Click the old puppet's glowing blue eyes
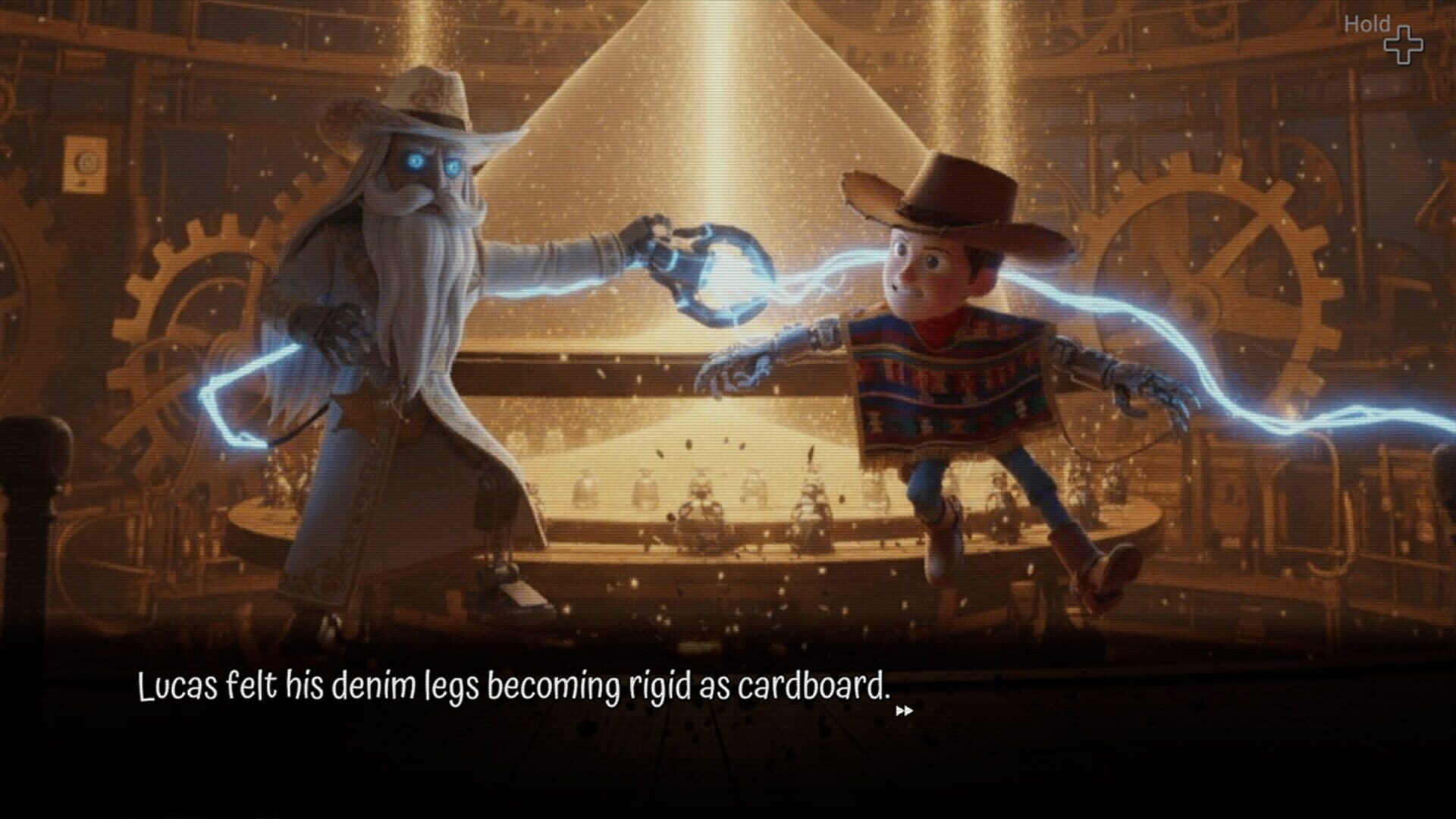 [x=432, y=163]
